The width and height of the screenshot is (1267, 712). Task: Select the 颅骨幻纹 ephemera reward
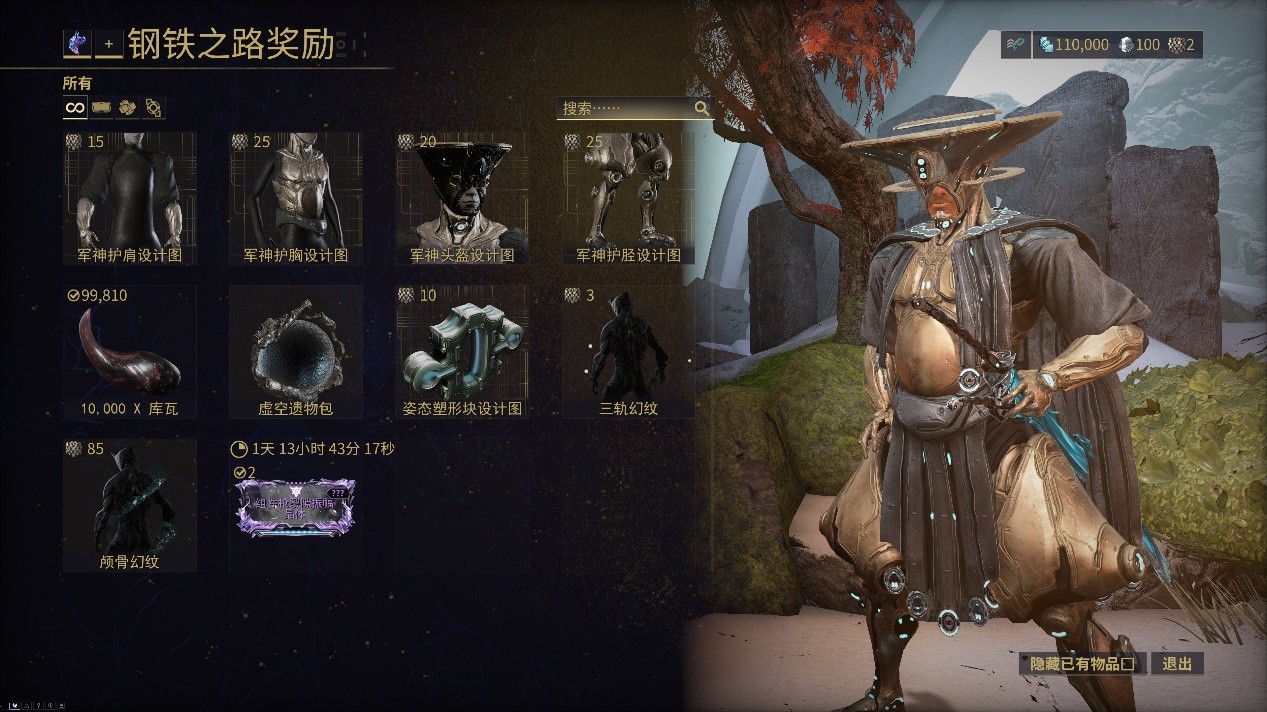(x=130, y=505)
